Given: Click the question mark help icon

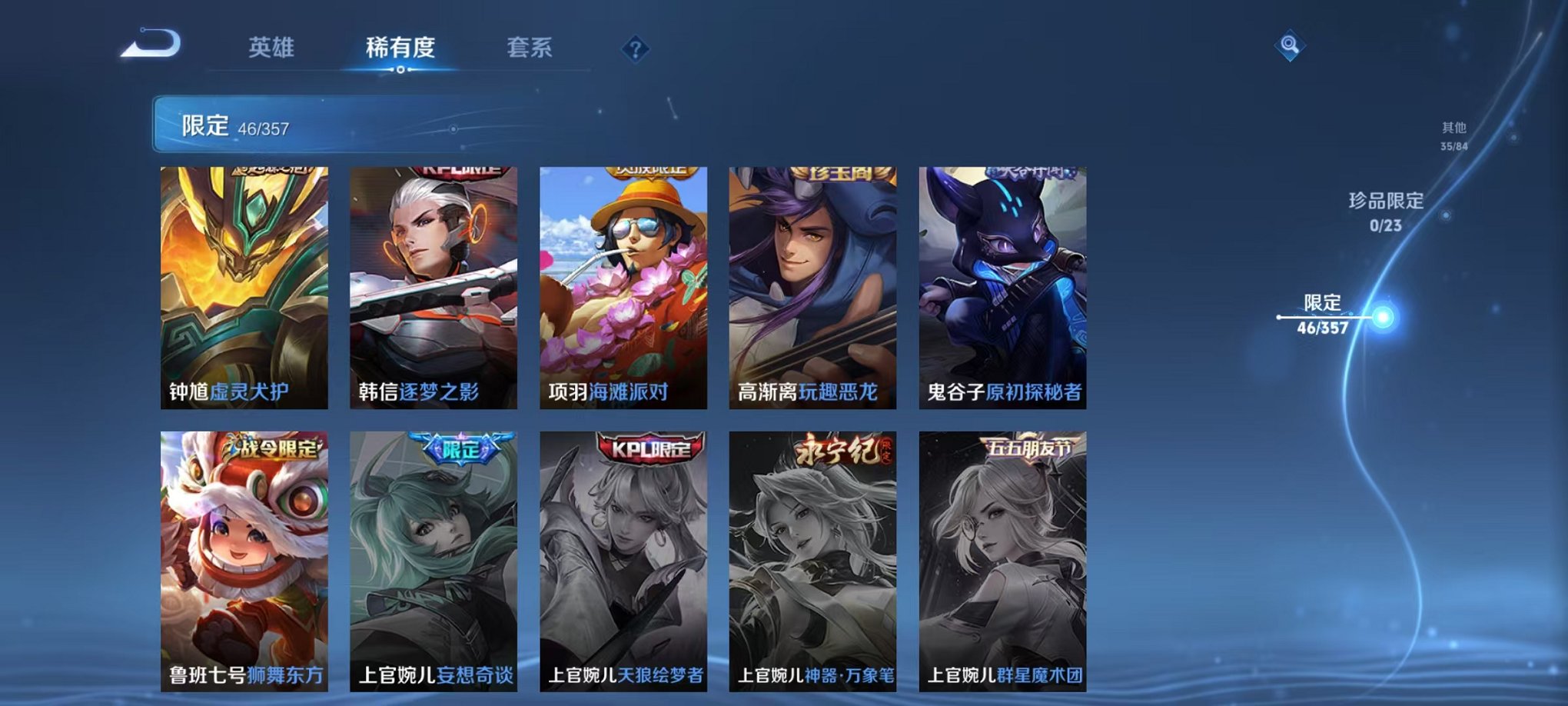Looking at the screenshot, I should tap(634, 48).
